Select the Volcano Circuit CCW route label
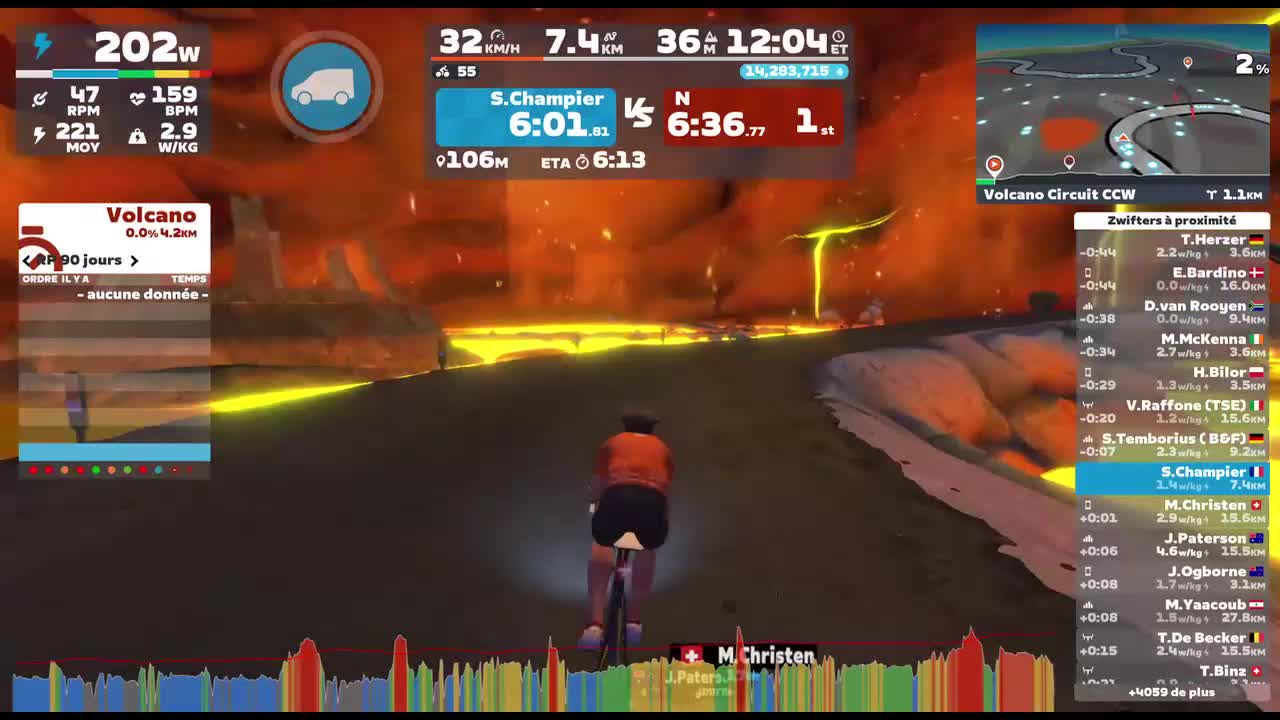Image resolution: width=1280 pixels, height=720 pixels. tap(1058, 194)
